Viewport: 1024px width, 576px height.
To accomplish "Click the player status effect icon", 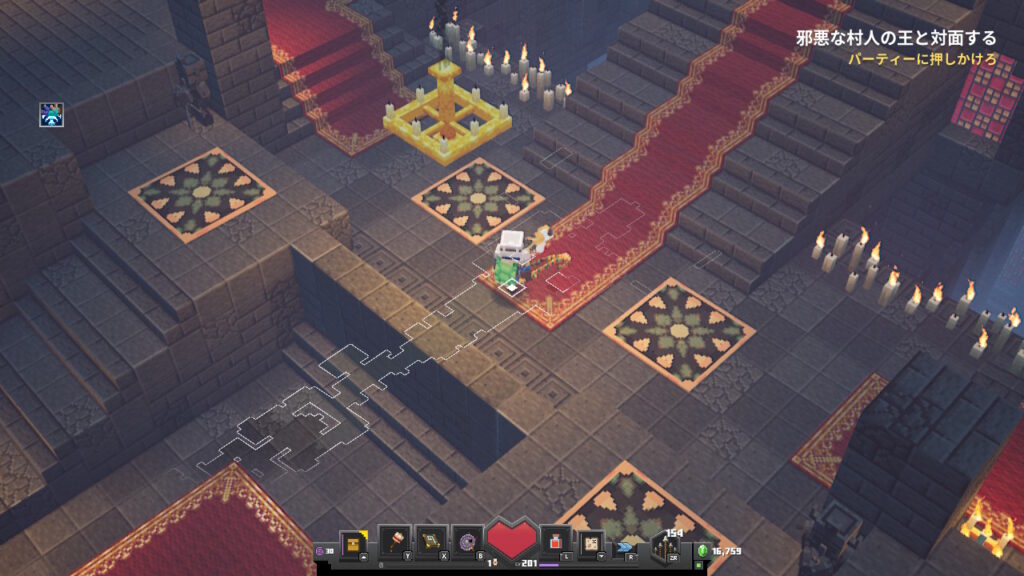I will coord(51,114).
